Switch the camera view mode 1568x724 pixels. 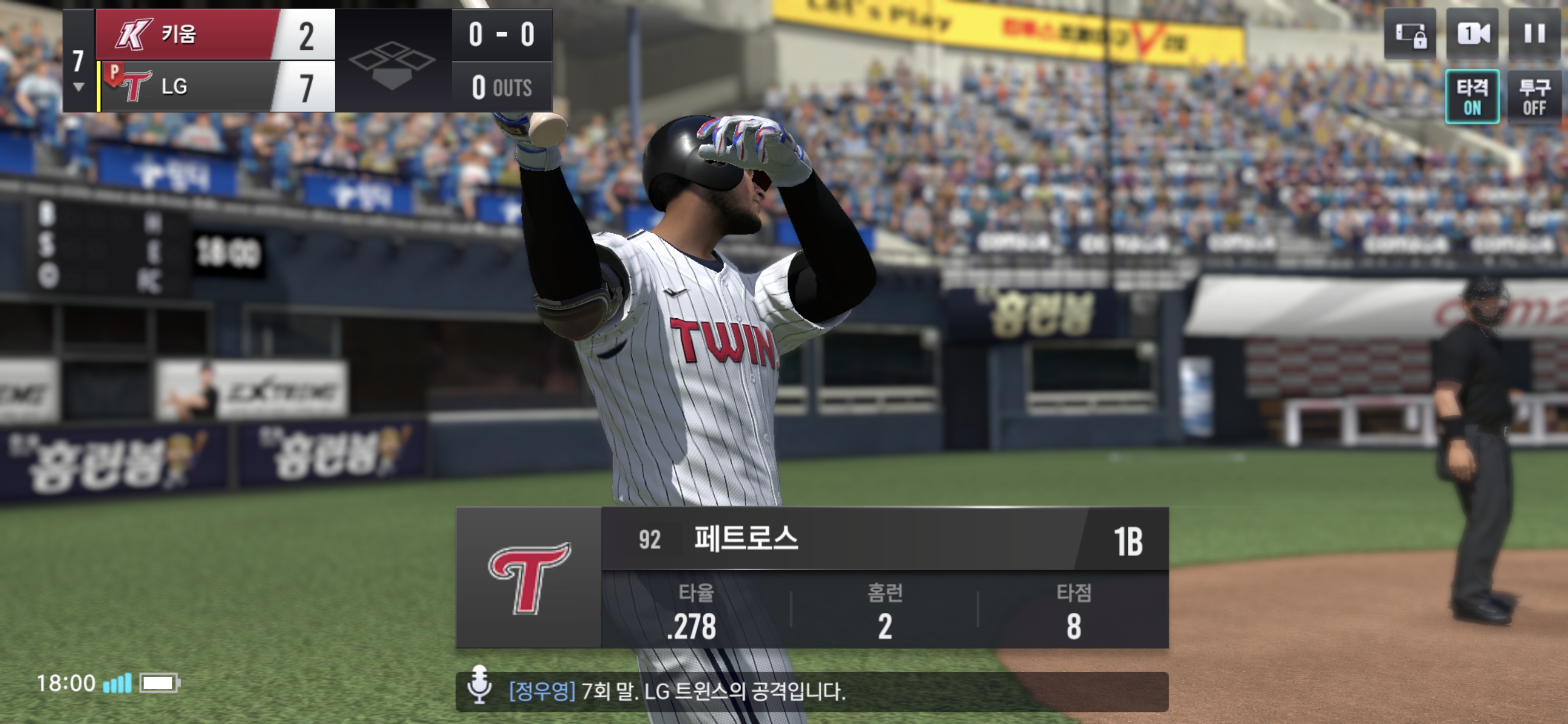coord(1473,34)
